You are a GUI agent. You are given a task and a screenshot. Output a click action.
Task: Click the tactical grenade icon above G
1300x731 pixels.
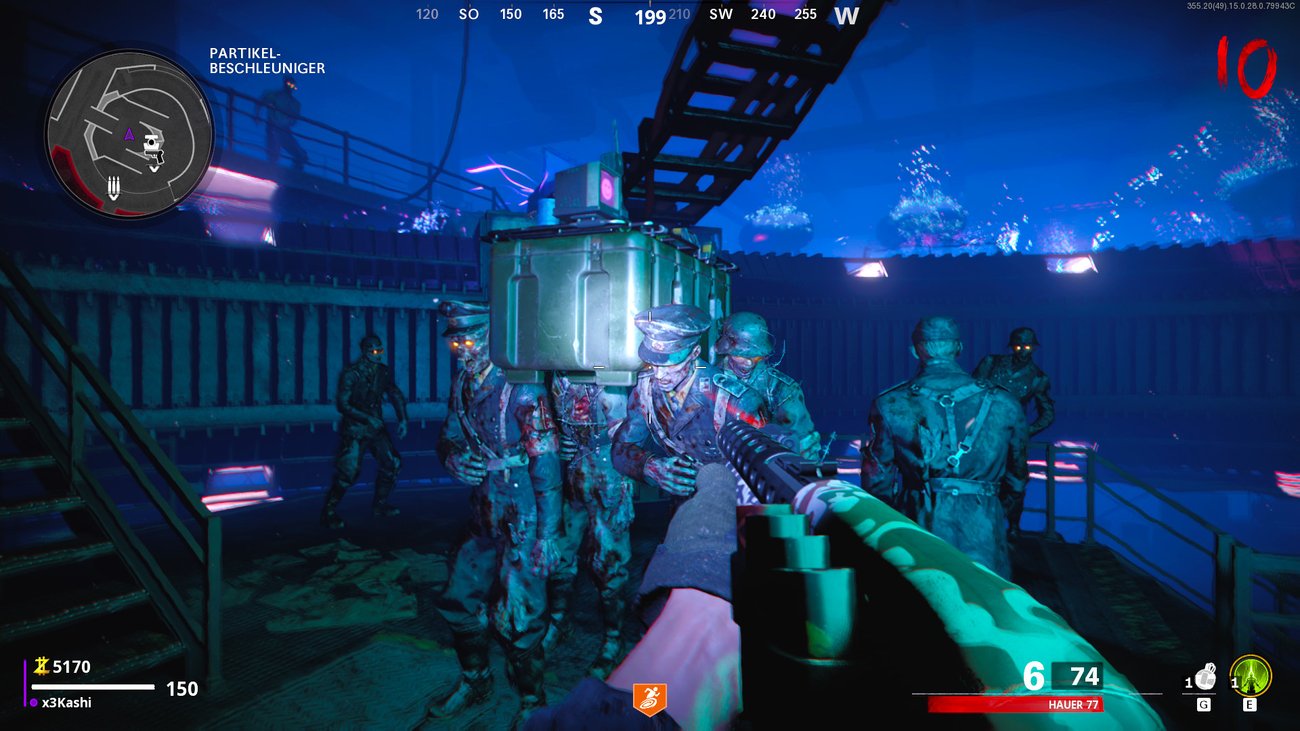tap(1205, 677)
